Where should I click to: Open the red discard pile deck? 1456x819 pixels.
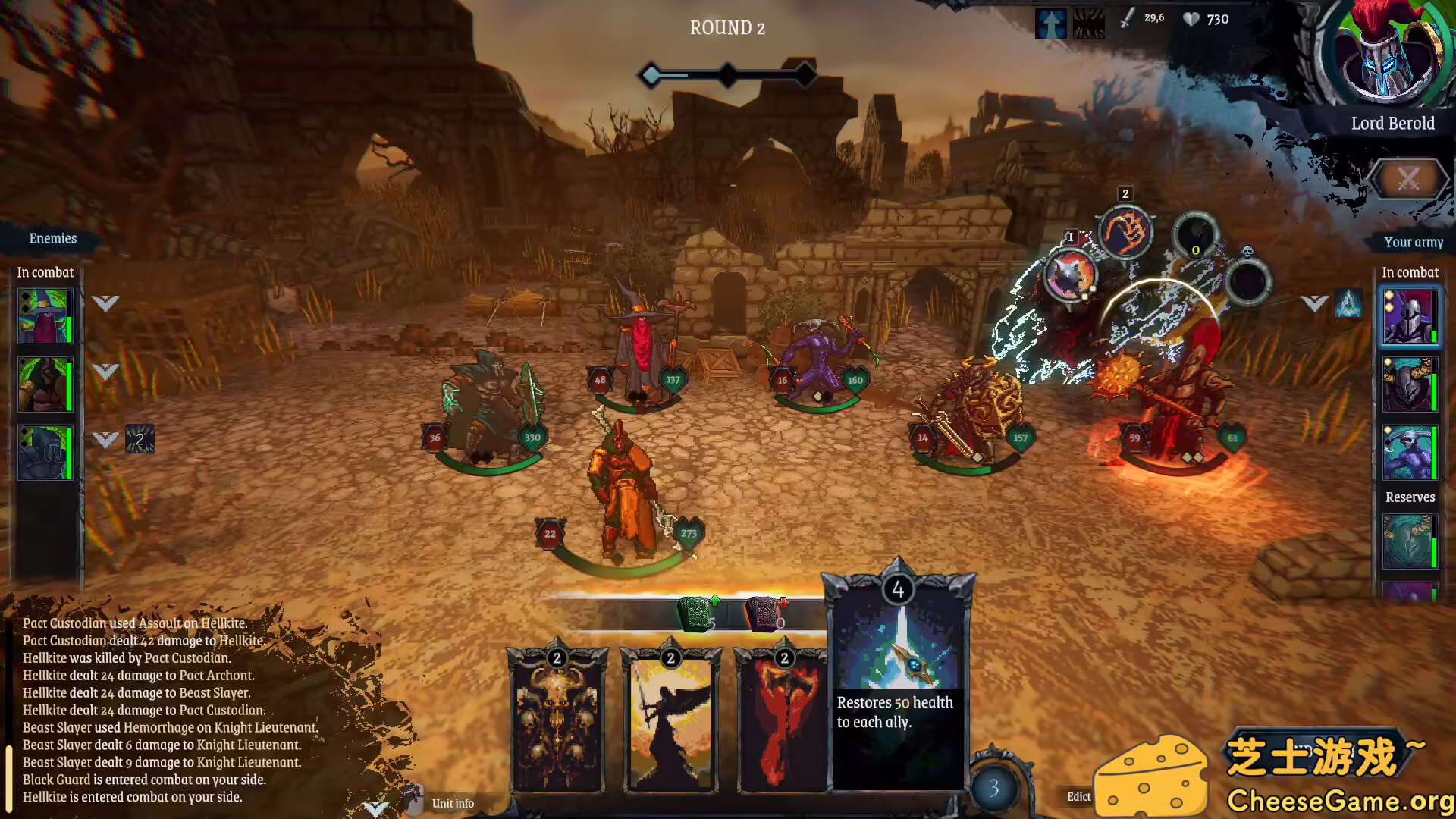[x=764, y=613]
